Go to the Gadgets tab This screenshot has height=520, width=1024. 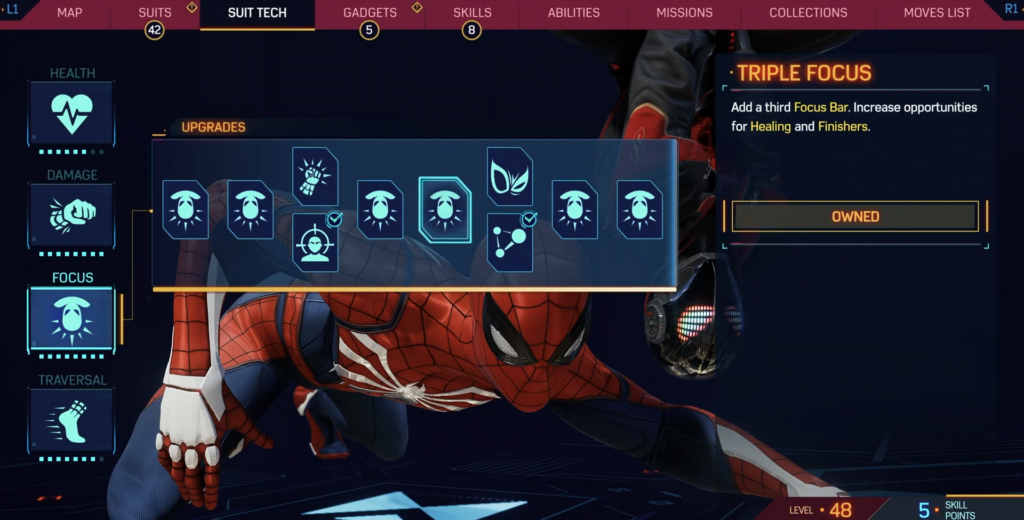click(x=369, y=13)
